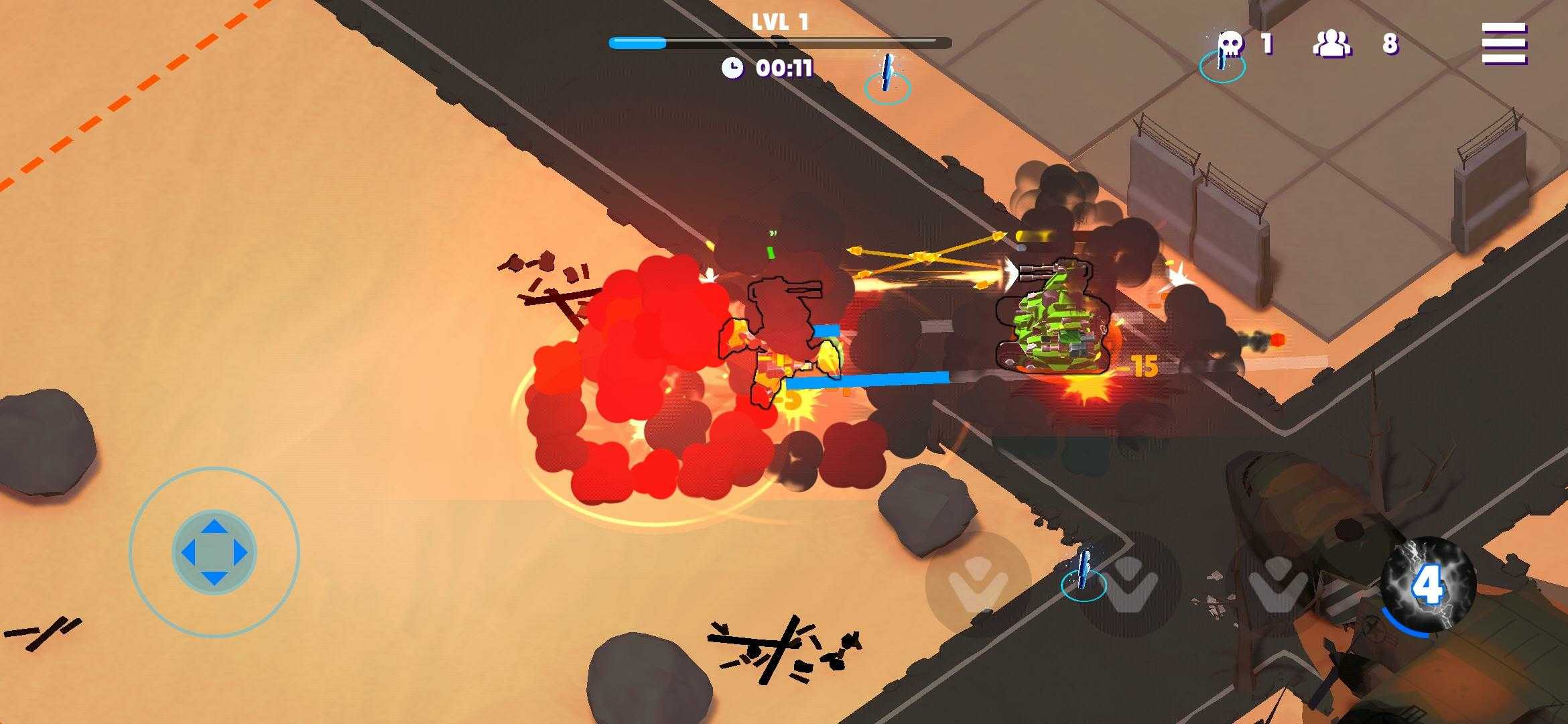This screenshot has width=1568, height=724.
Task: Tap the joystick's up arrow
Action: point(214,527)
